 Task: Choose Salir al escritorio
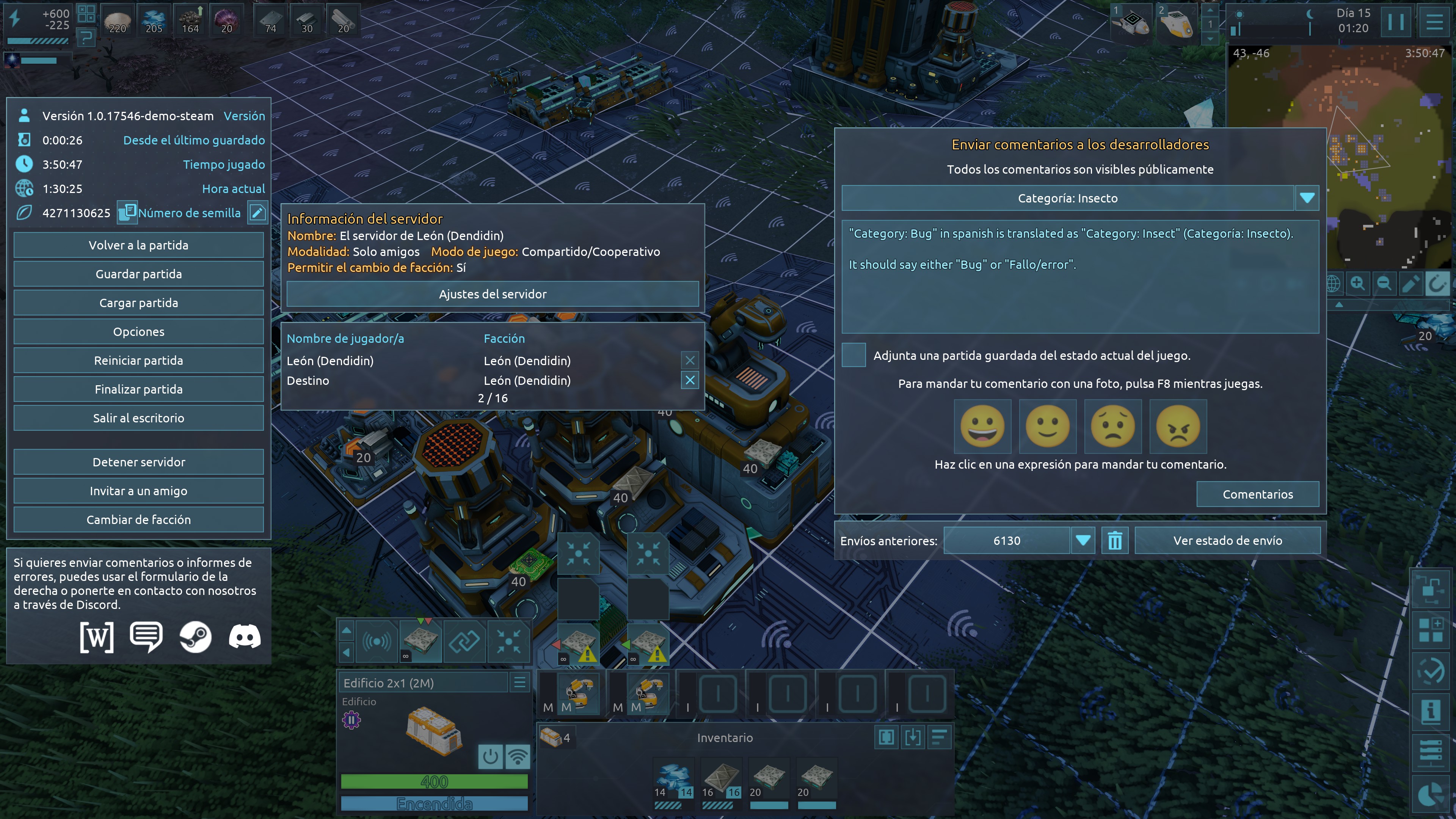pos(138,418)
